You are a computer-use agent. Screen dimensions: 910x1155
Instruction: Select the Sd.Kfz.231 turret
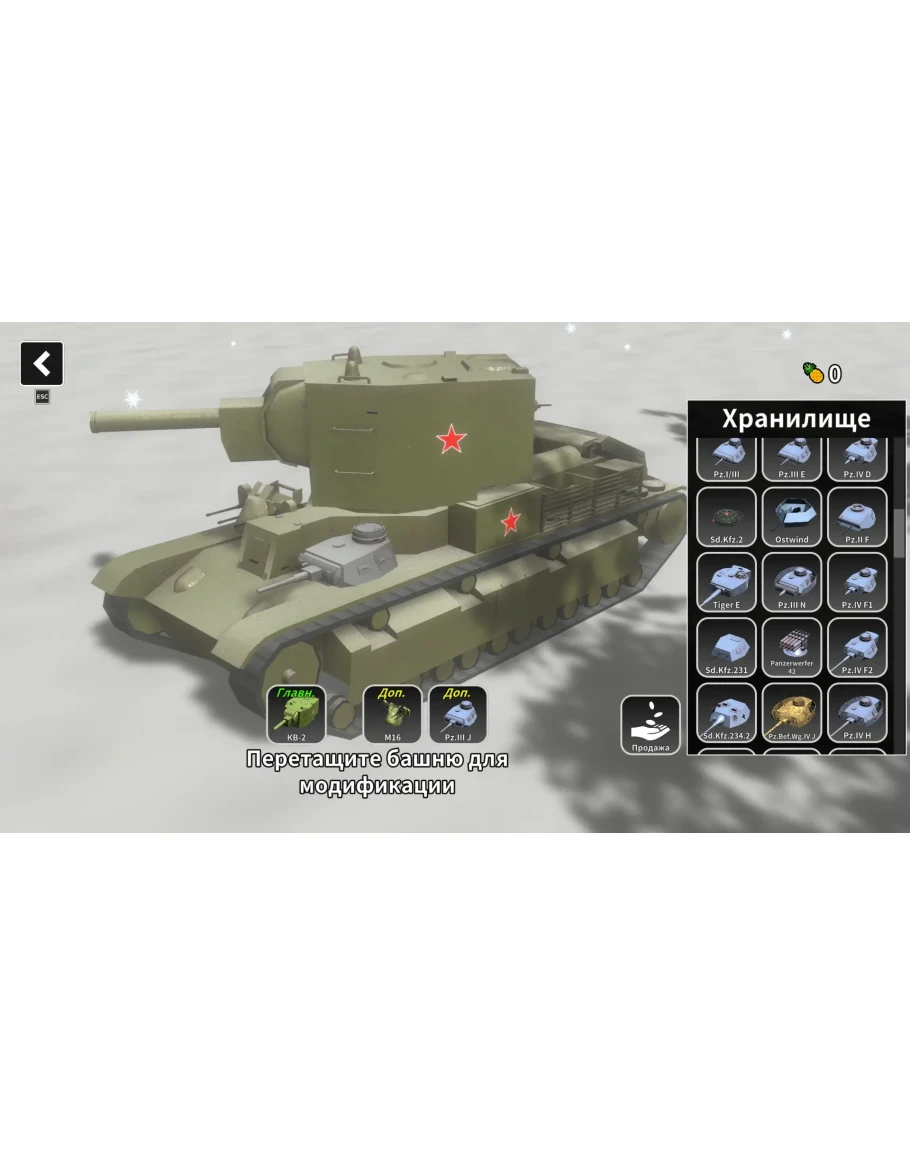(726, 647)
